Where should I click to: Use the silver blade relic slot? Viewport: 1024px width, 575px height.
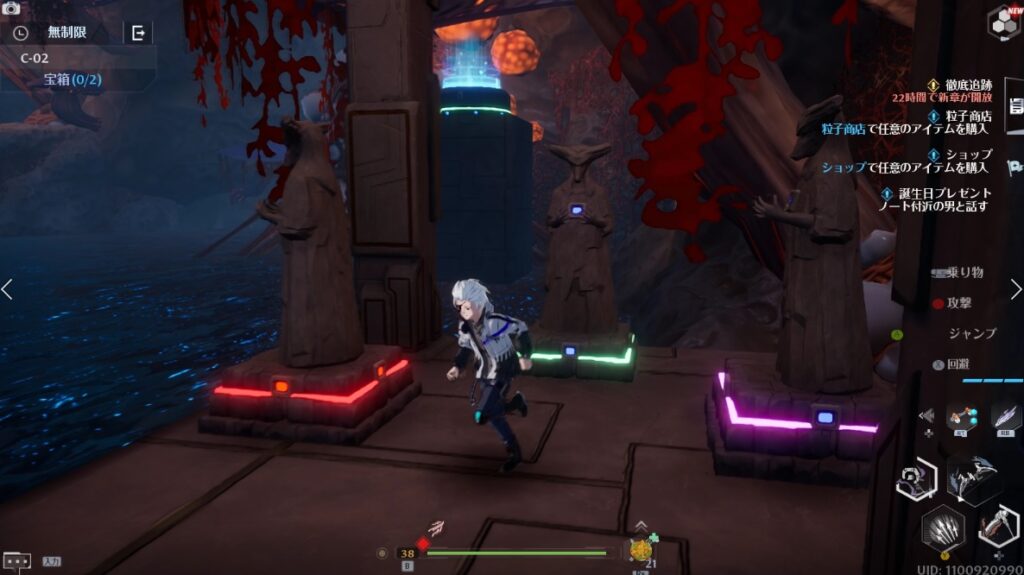point(1005,416)
